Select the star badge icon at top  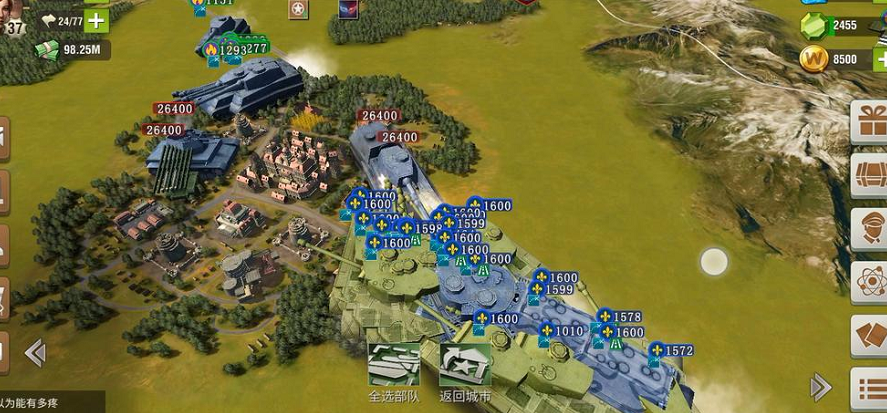coord(298,9)
